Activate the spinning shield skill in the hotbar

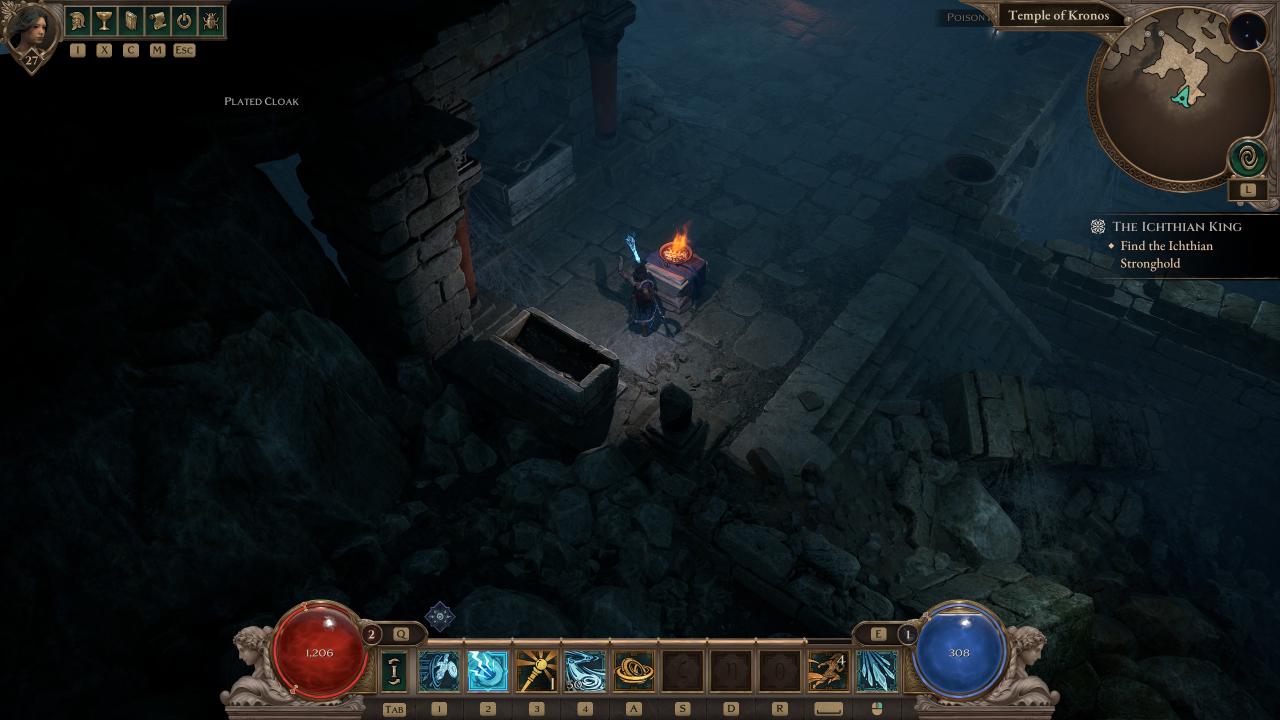click(439, 671)
